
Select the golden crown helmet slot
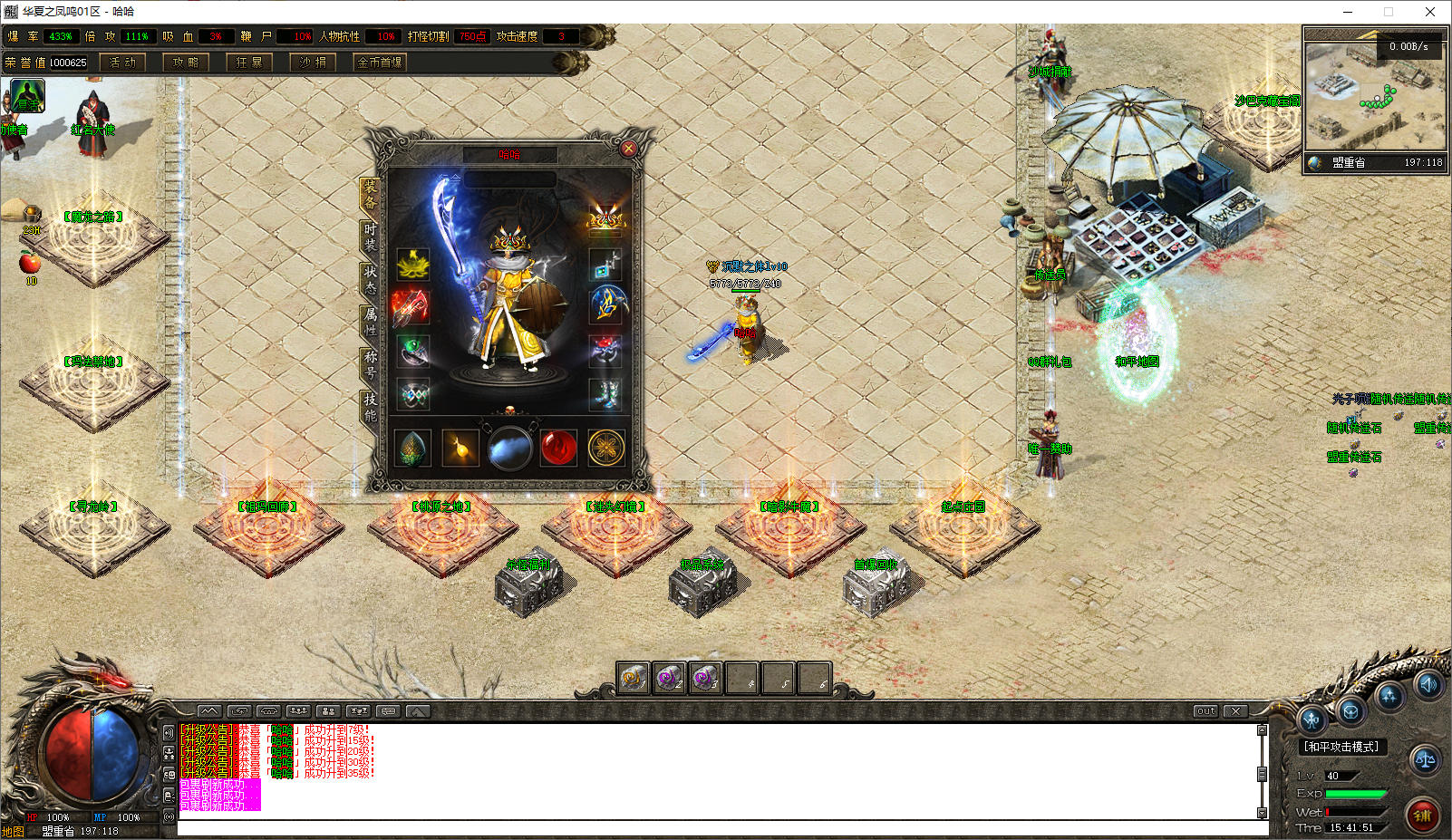(x=605, y=219)
